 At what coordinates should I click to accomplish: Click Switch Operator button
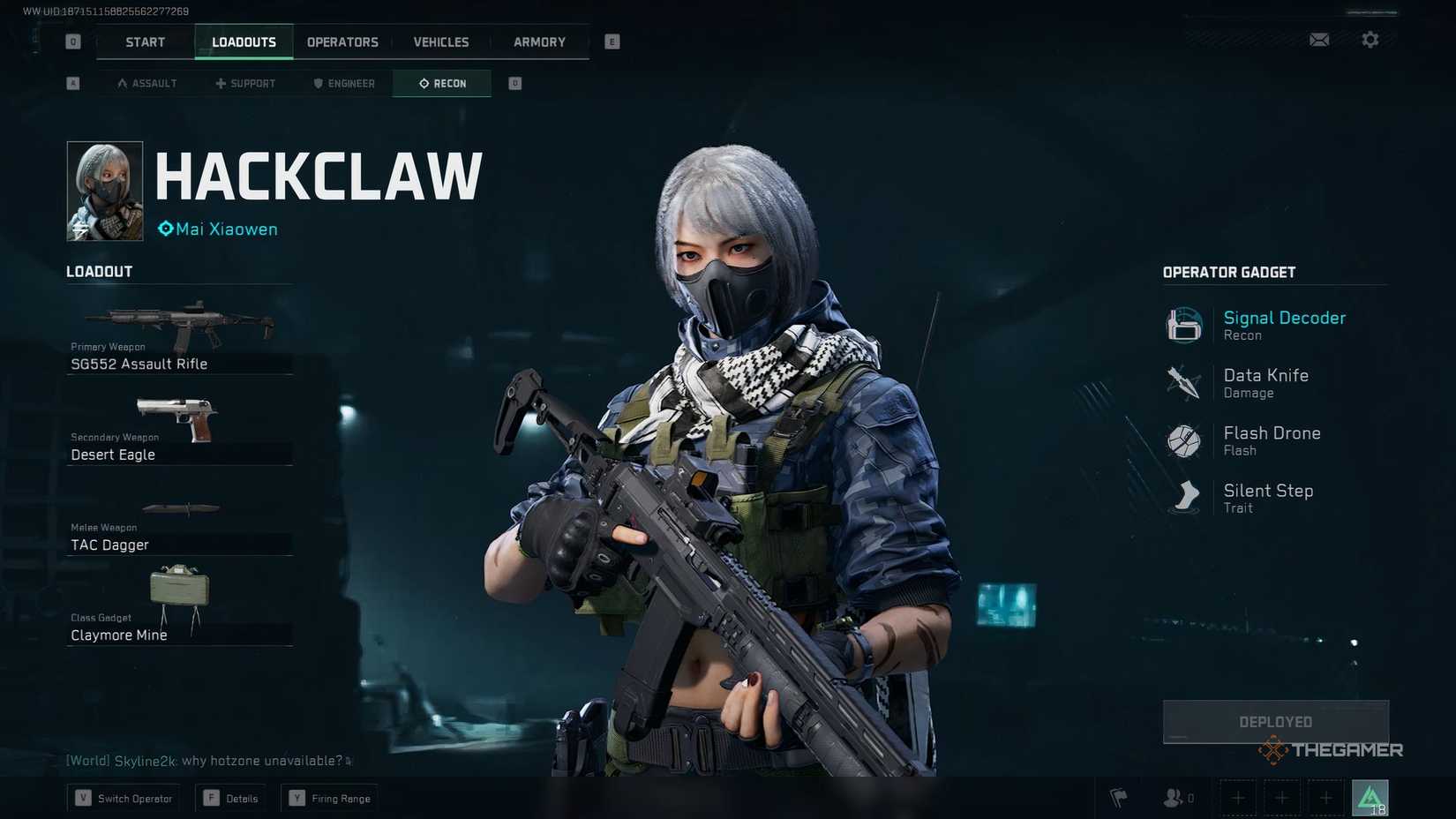point(123,797)
